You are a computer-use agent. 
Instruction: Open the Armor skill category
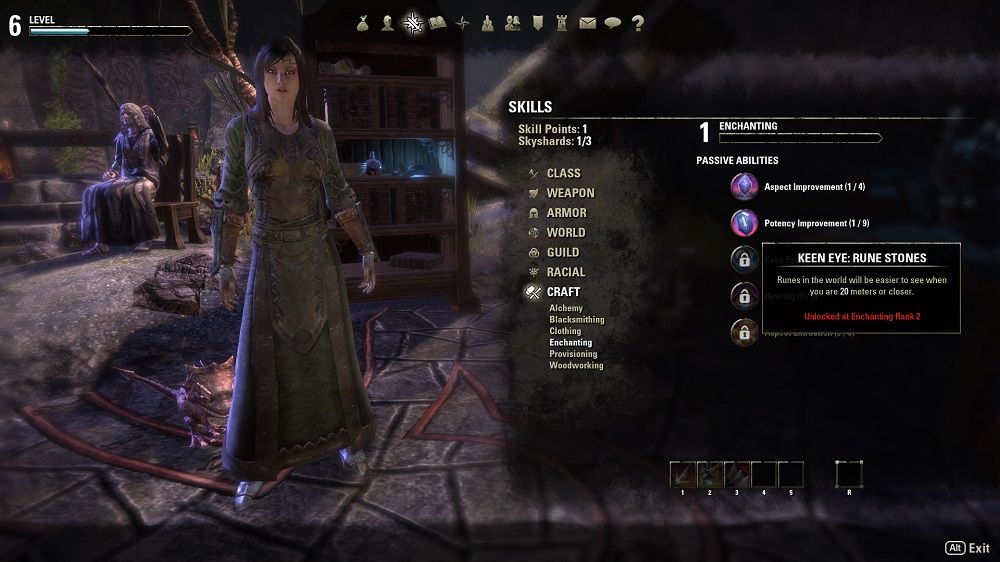click(566, 213)
